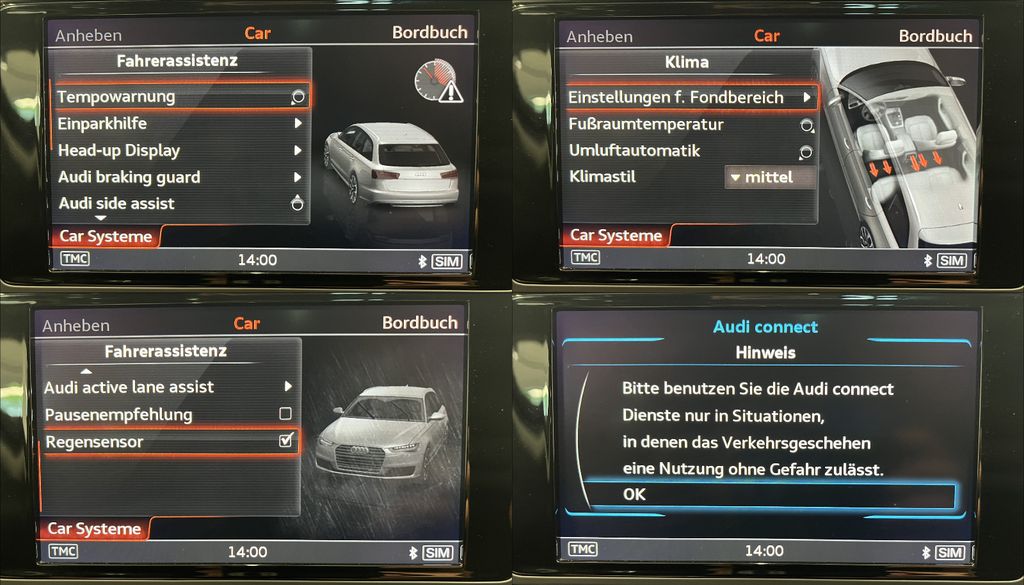Viewport: 1024px width, 585px height.
Task: Select the Tempowarnung menu entry
Action: (x=180, y=97)
